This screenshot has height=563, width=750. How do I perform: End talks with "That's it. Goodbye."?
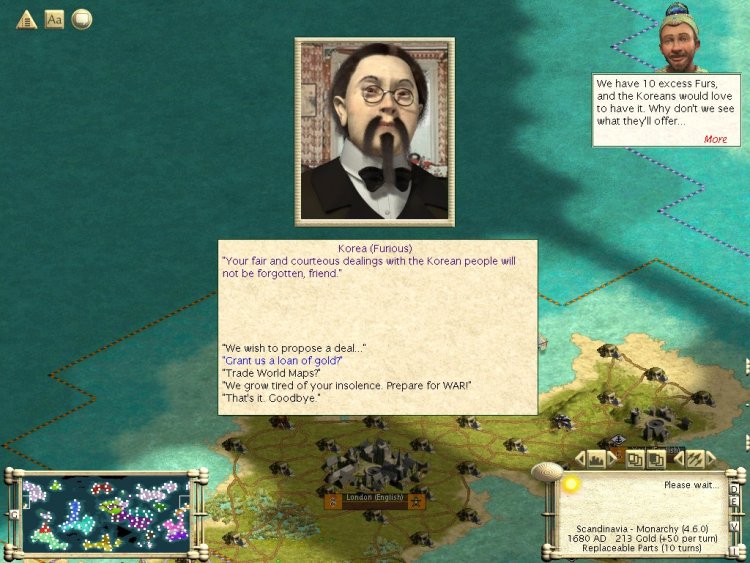(271, 399)
